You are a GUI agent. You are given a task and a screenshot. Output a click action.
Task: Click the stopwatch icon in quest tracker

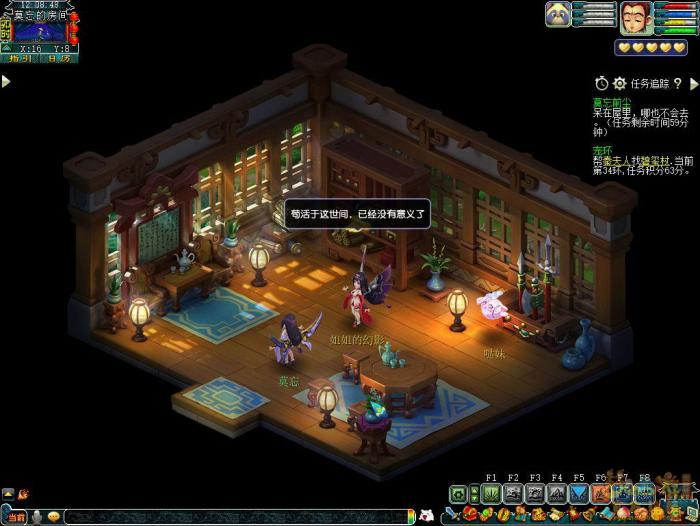click(x=601, y=84)
